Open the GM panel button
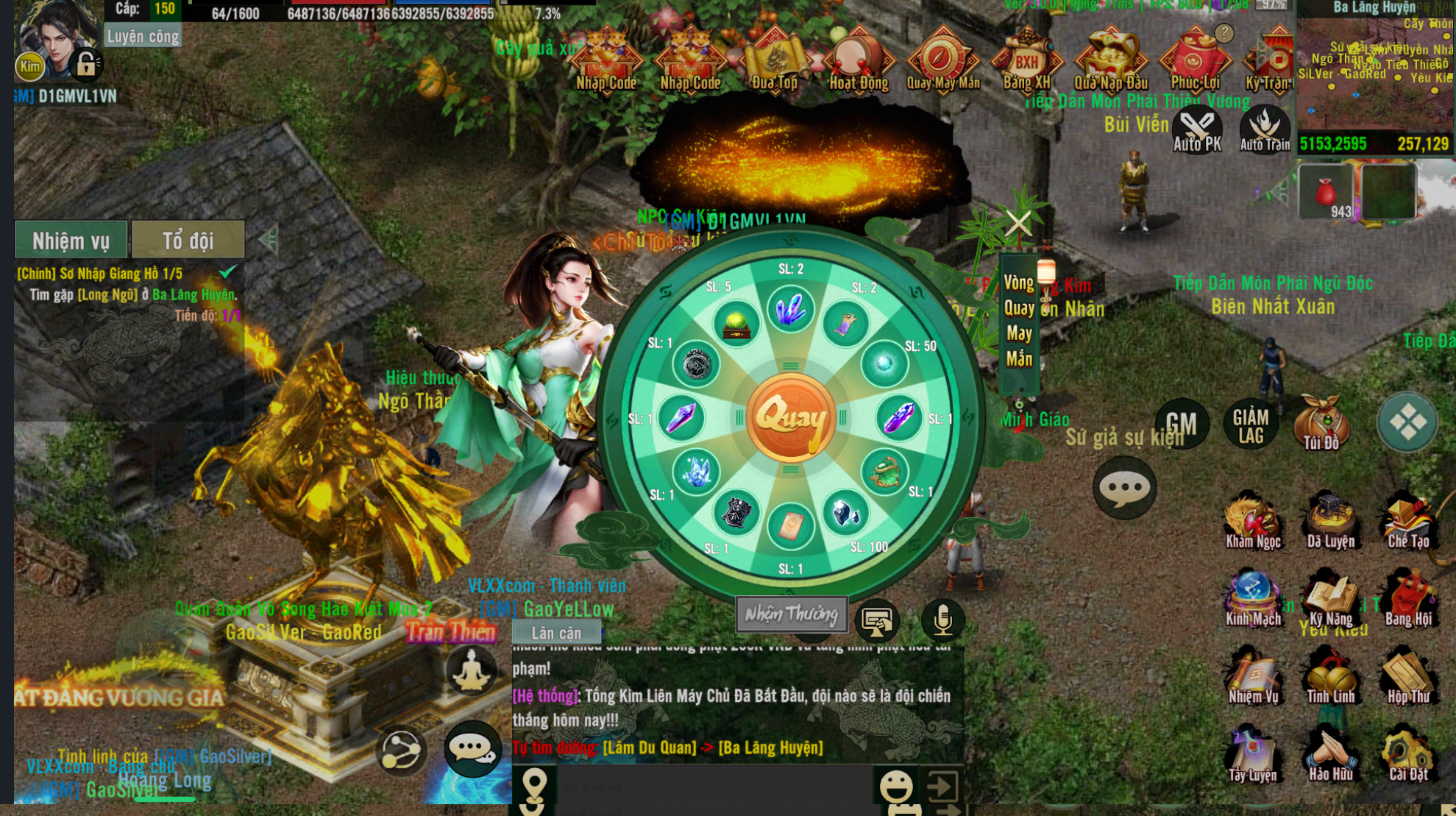1456x816 pixels. point(1182,424)
